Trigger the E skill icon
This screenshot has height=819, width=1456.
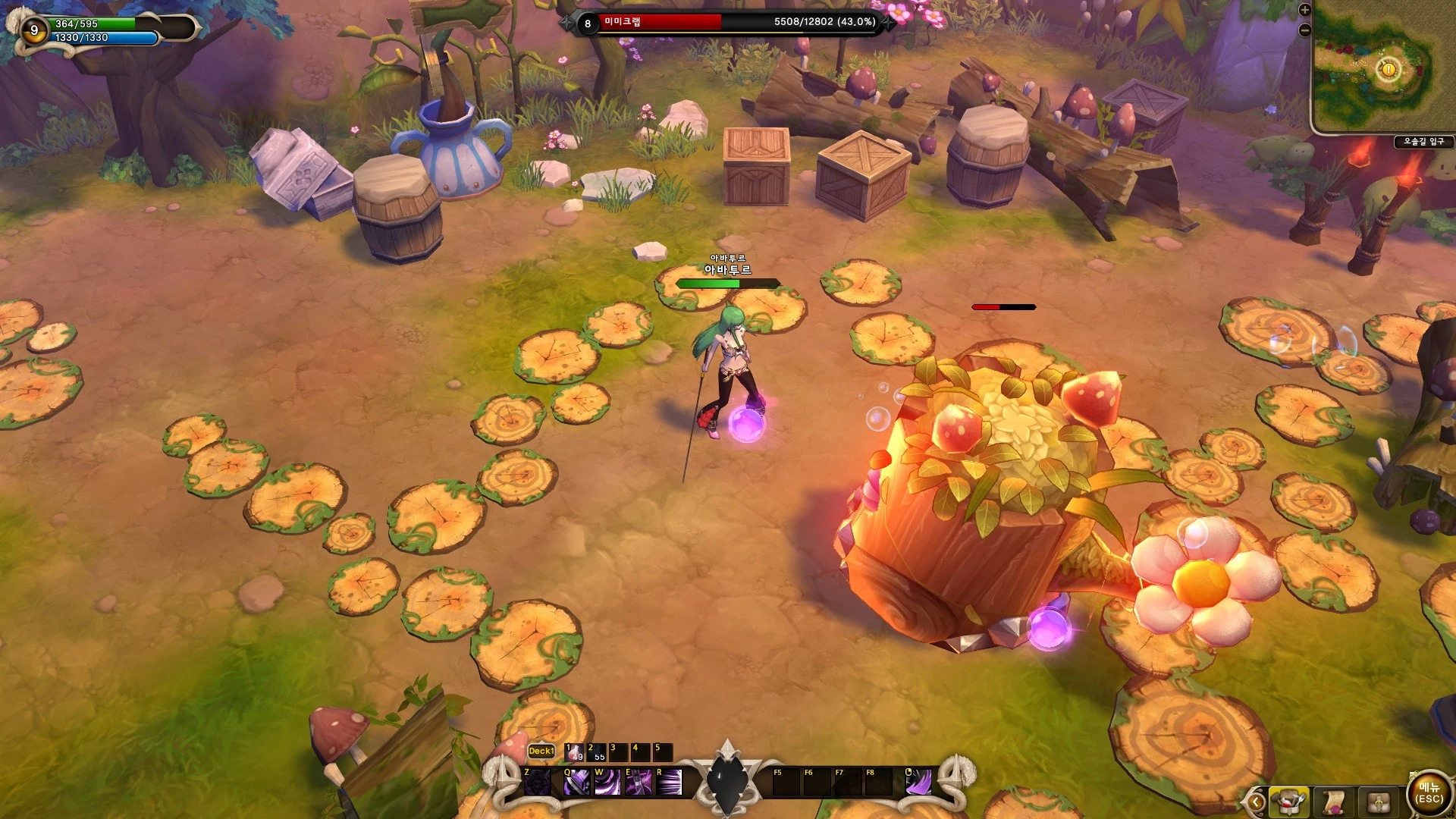point(638,782)
